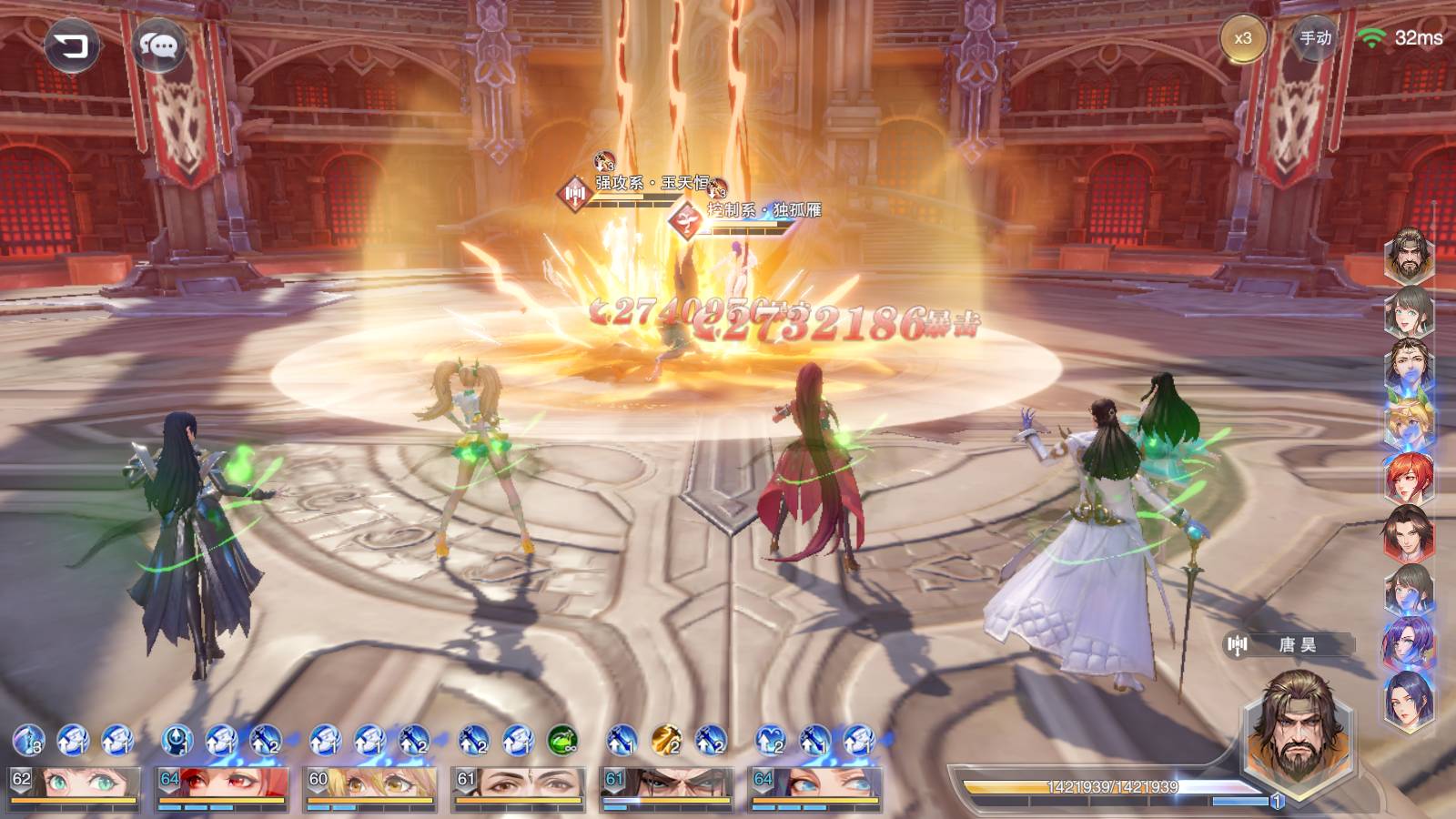The width and height of the screenshot is (1456, 819).
Task: Switch the 手动 manual mode button
Action: tap(1315, 38)
